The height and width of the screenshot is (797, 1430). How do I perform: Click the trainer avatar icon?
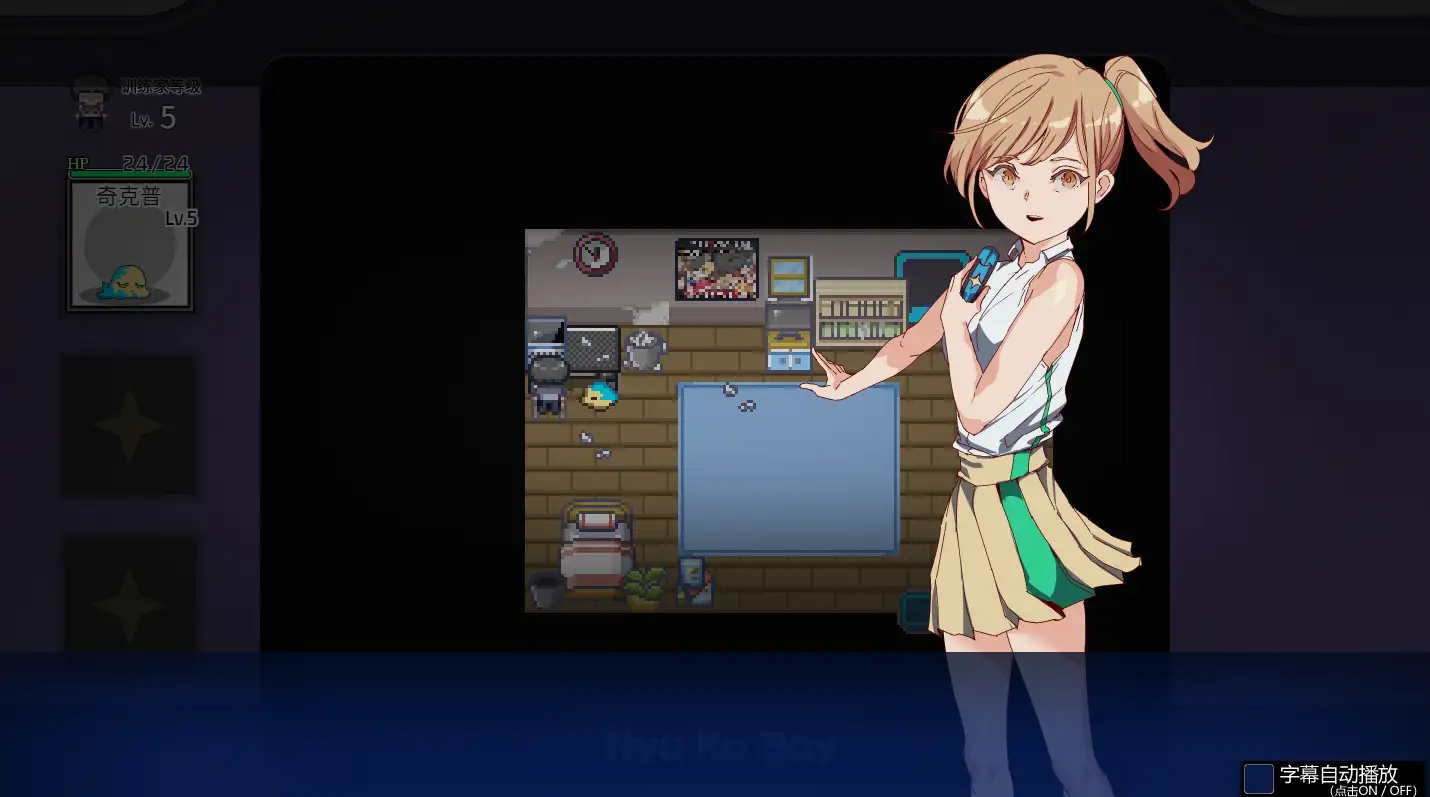(90, 105)
